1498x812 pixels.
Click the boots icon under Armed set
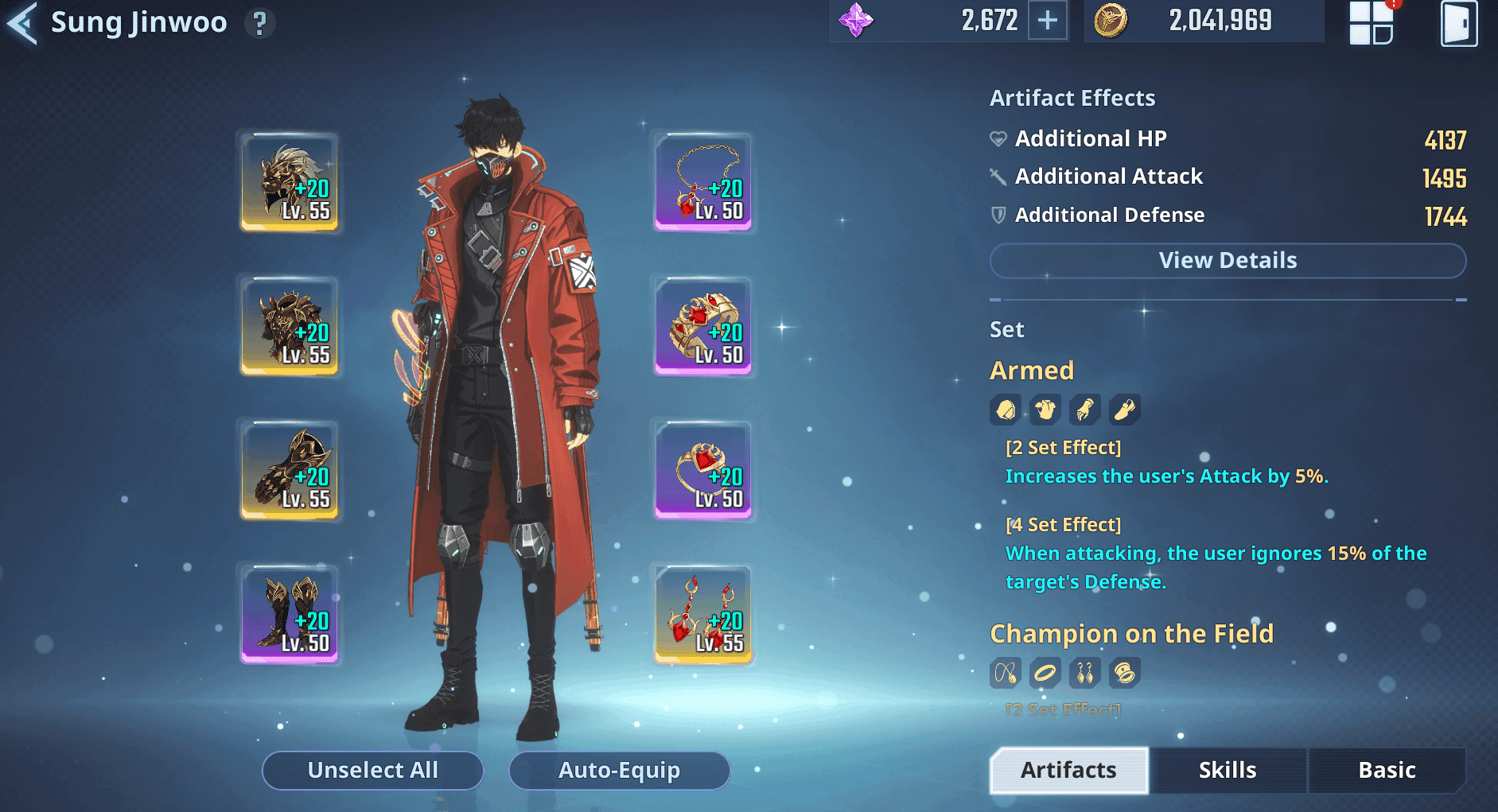click(1124, 409)
